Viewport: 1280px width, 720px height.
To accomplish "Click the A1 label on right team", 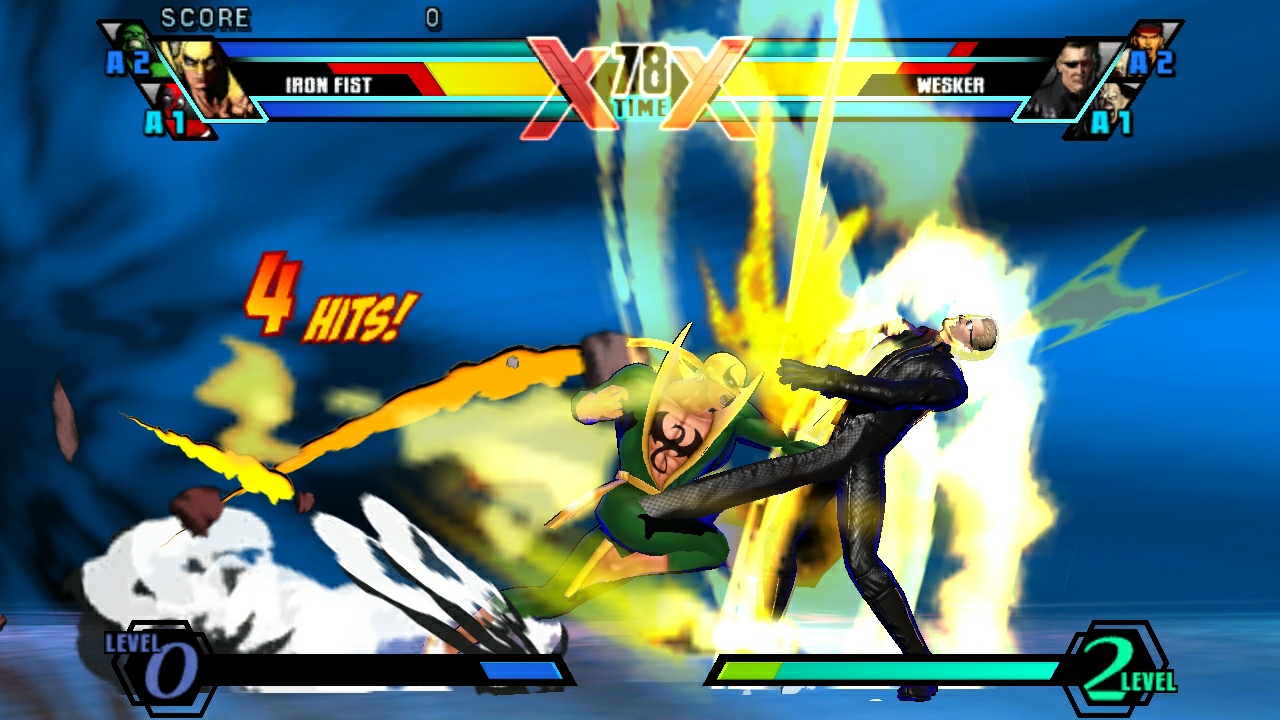I will pyautogui.click(x=1112, y=122).
